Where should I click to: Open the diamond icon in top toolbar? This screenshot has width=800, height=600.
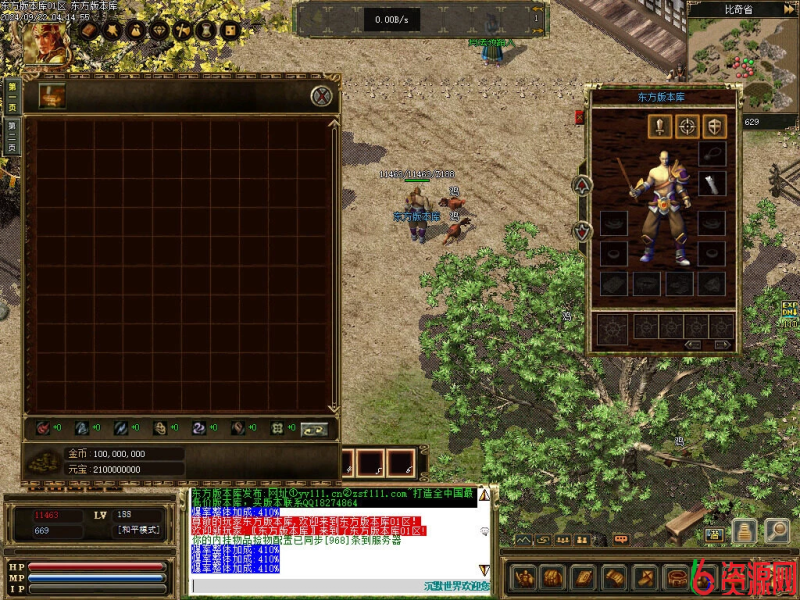point(158,31)
